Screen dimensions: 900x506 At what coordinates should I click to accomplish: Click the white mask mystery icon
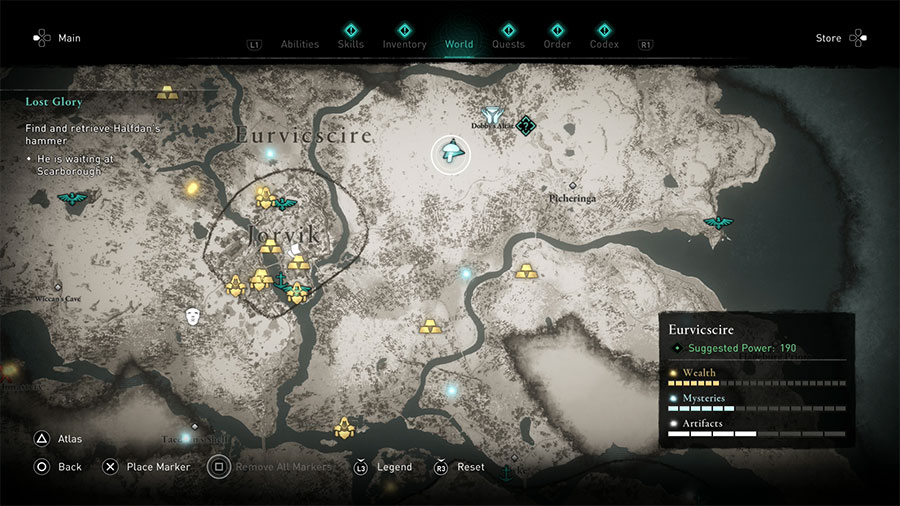pos(193,316)
